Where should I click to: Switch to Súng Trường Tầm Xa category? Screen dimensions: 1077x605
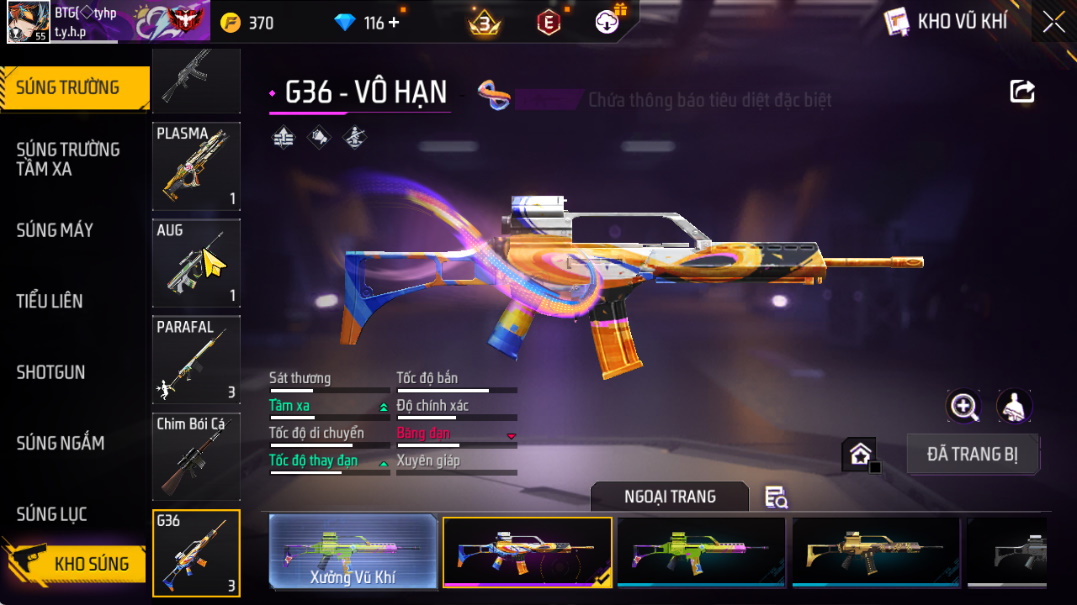[x=68, y=159]
